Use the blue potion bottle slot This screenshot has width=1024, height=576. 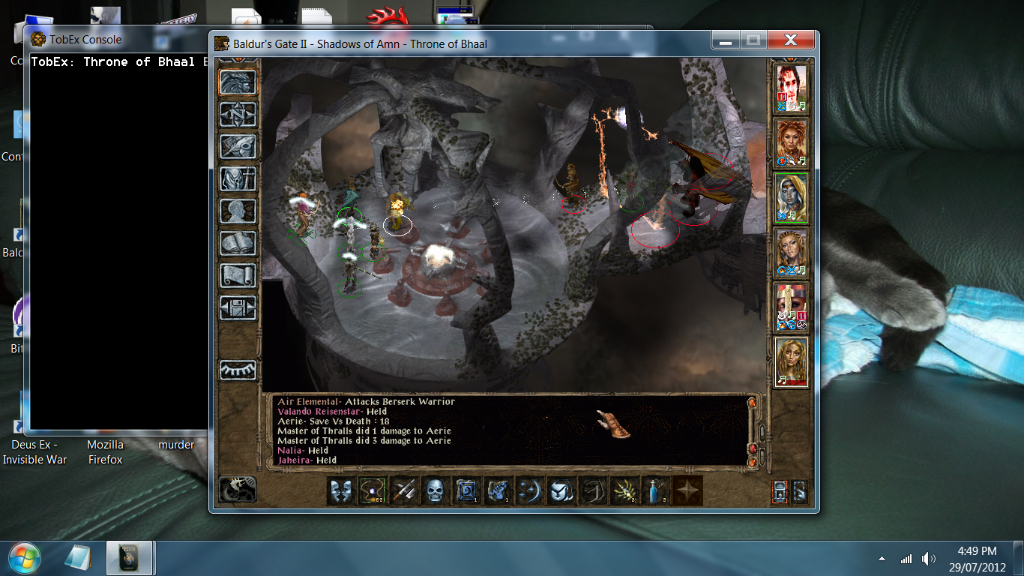(x=656, y=491)
